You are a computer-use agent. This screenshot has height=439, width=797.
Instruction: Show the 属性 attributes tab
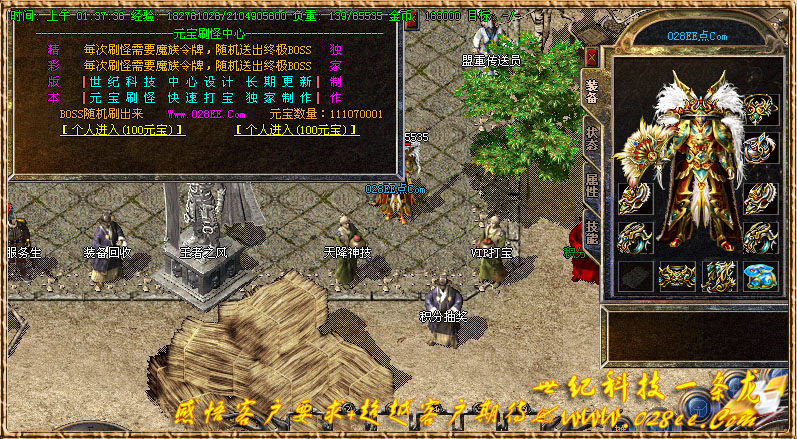point(591,184)
